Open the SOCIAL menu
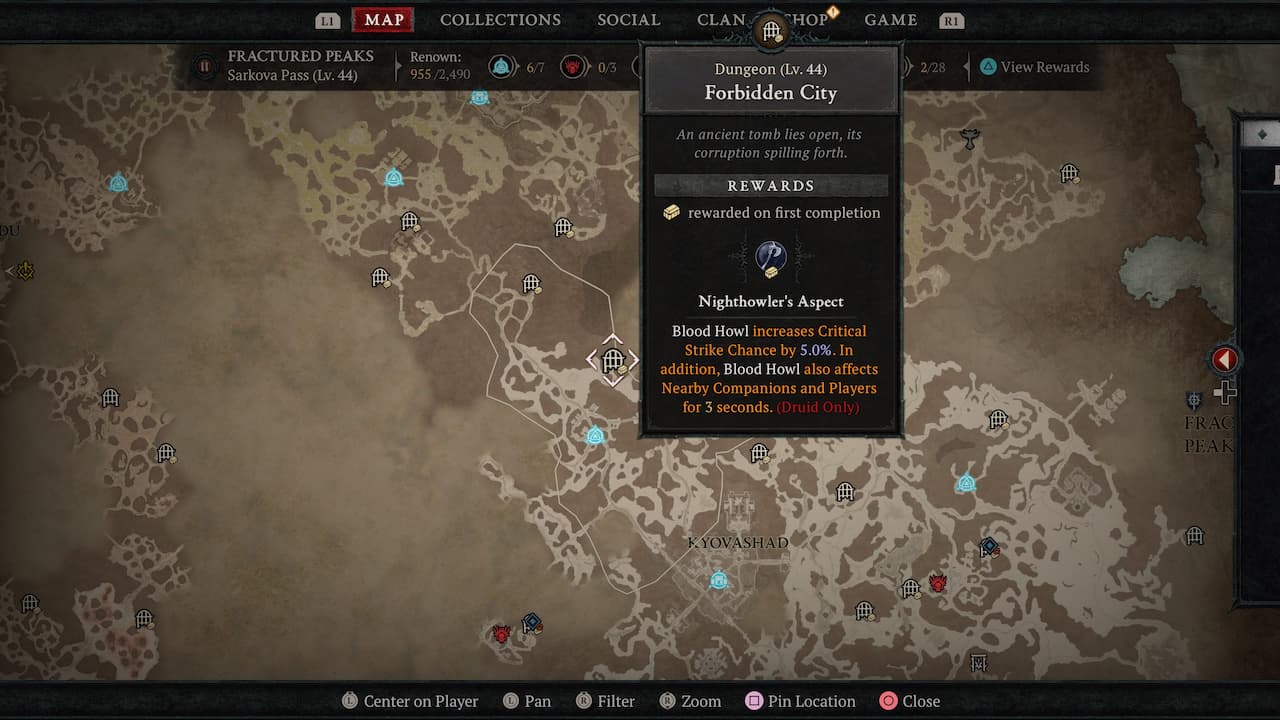The image size is (1280, 720). (628, 19)
